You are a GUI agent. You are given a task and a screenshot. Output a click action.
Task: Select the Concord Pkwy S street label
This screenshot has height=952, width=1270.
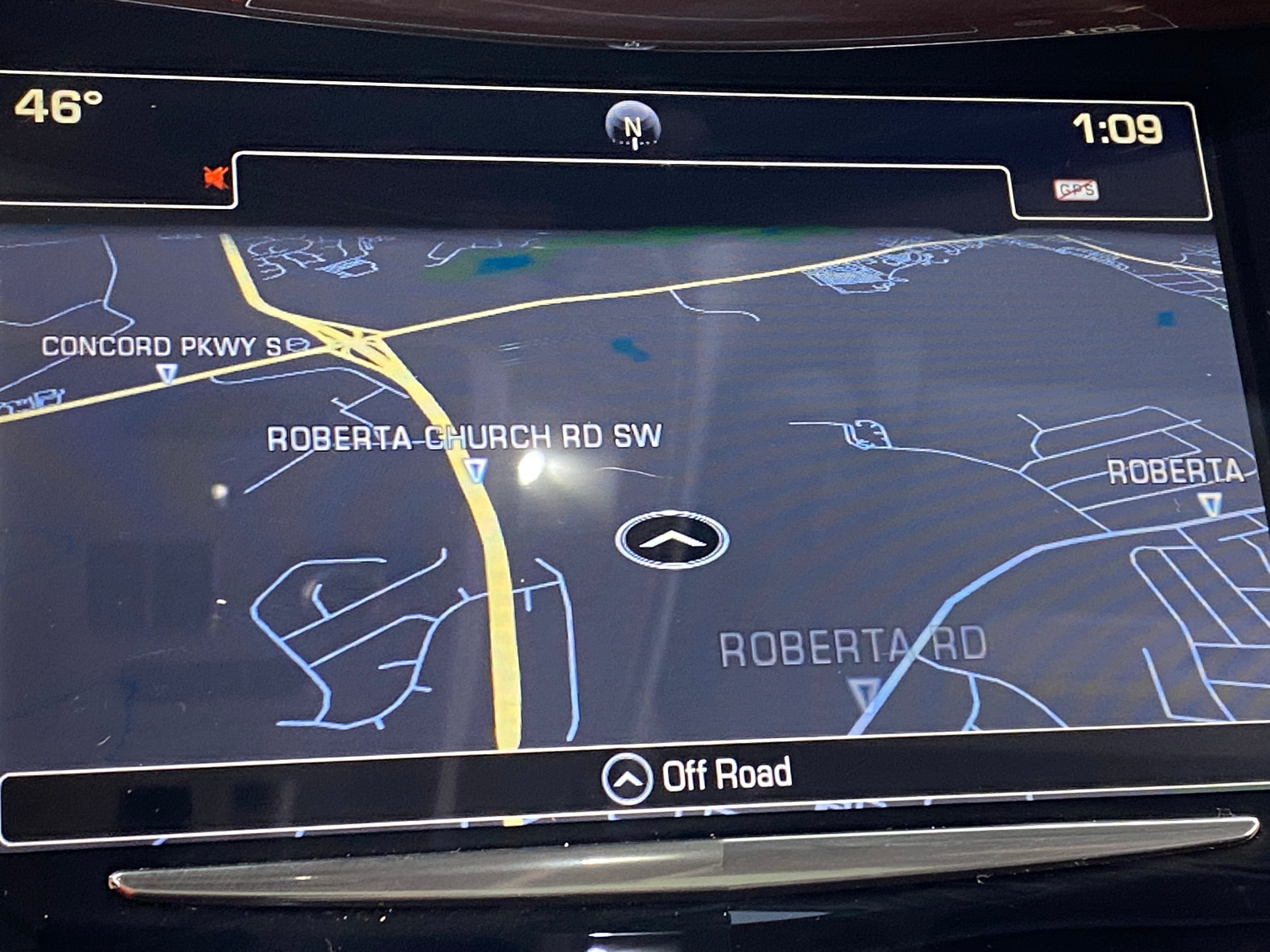point(161,346)
